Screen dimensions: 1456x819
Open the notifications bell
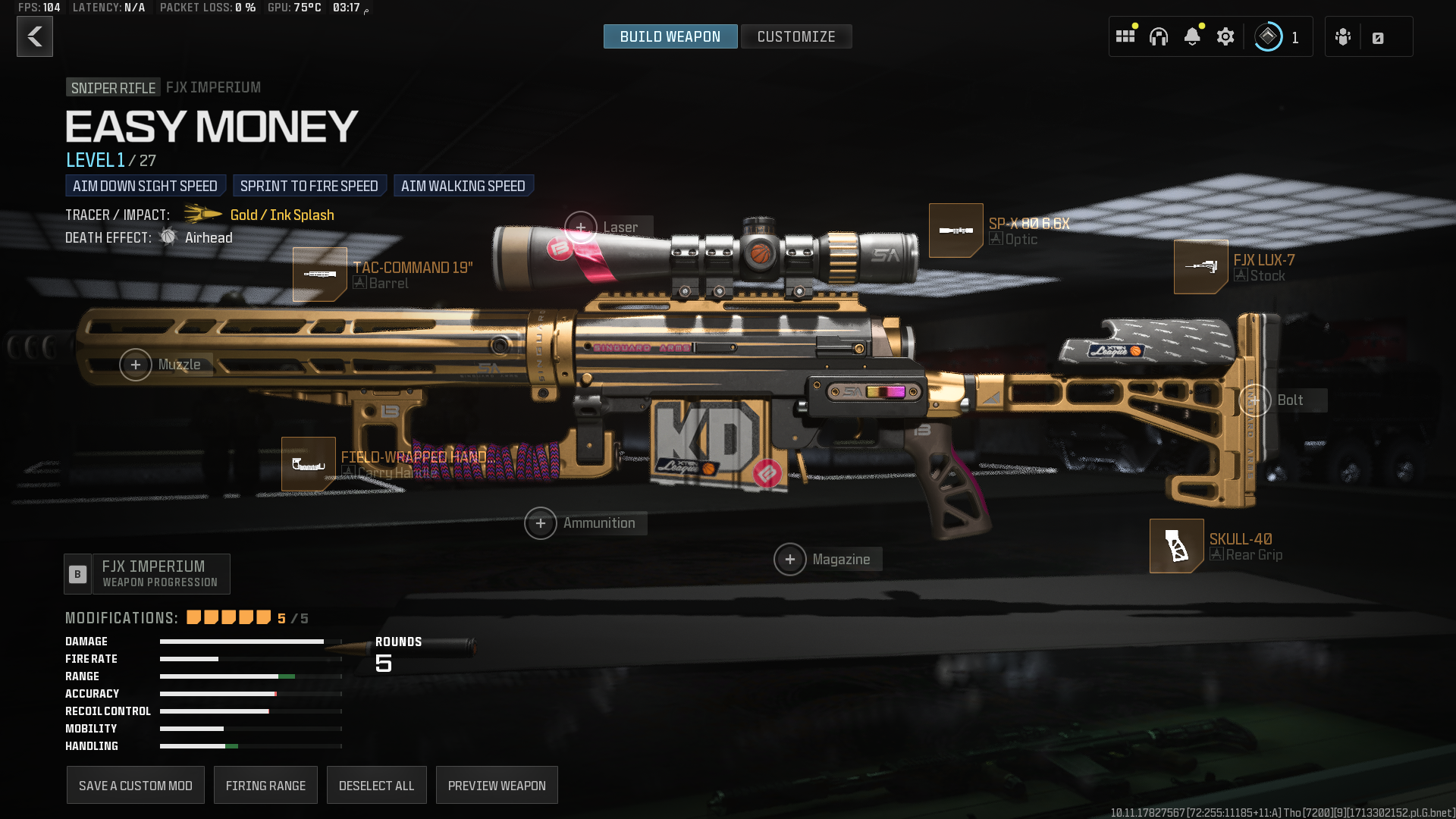[x=1191, y=36]
